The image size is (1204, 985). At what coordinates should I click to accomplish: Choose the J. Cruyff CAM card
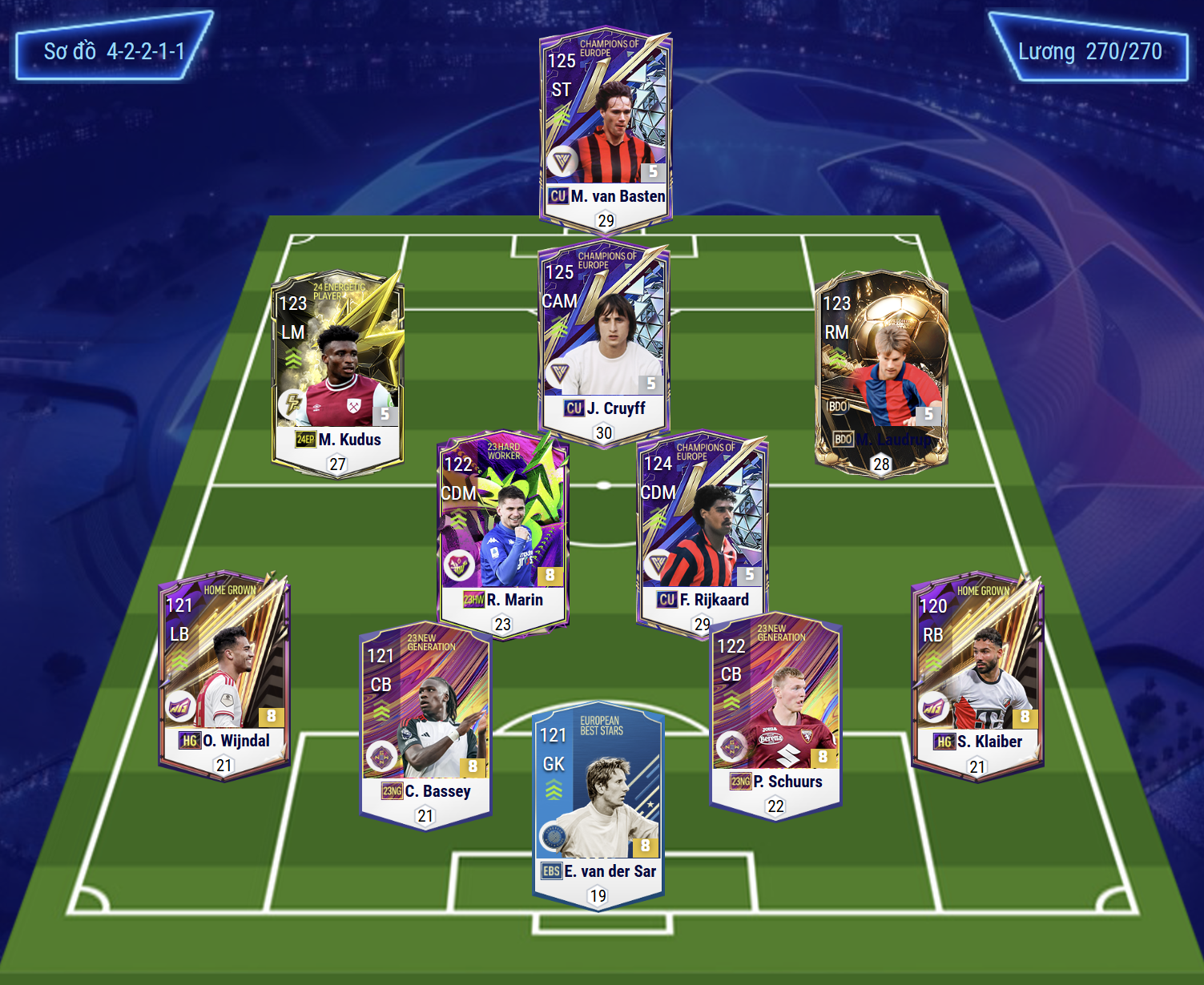pyautogui.click(x=604, y=340)
